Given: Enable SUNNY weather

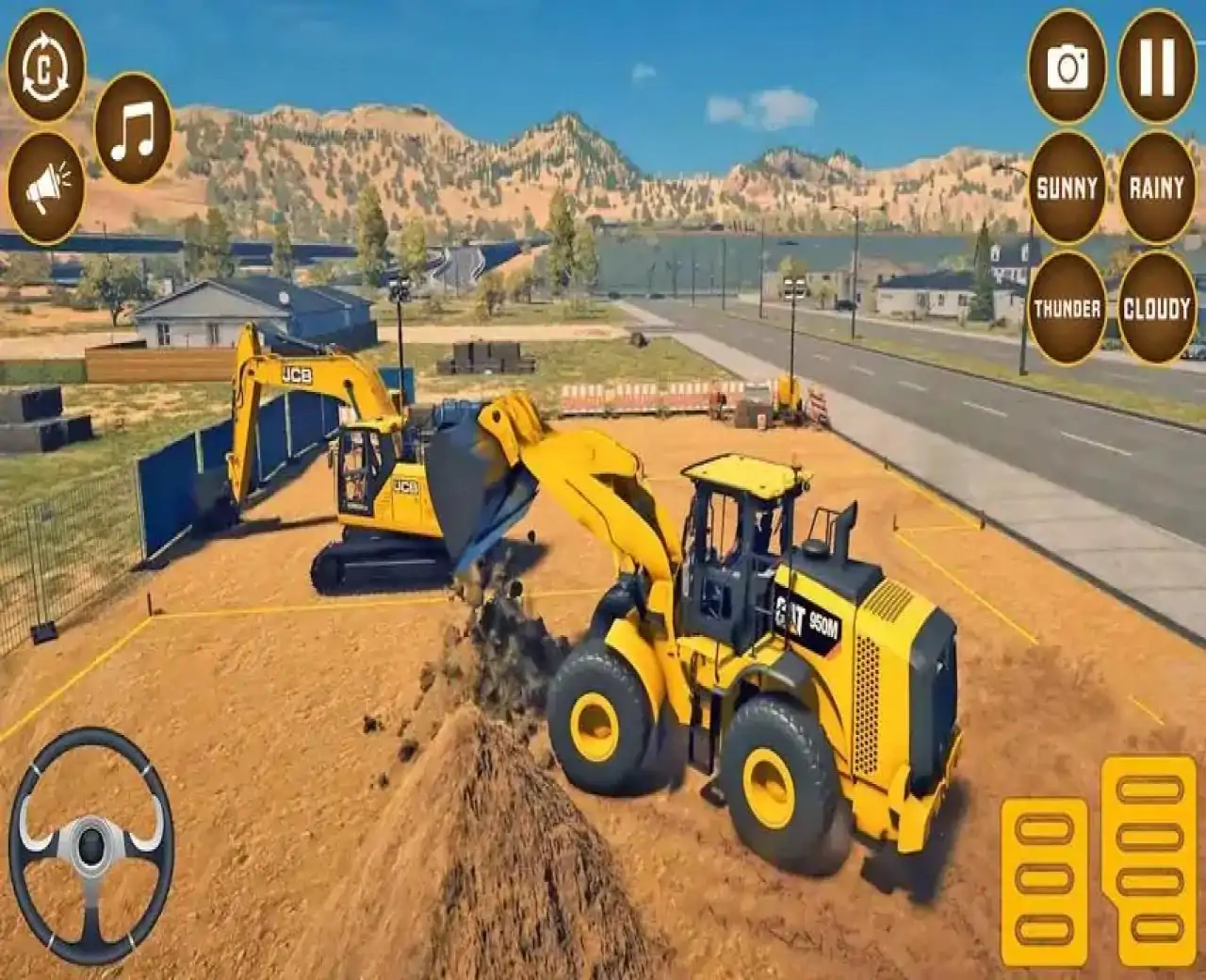Looking at the screenshot, I should tap(1067, 187).
